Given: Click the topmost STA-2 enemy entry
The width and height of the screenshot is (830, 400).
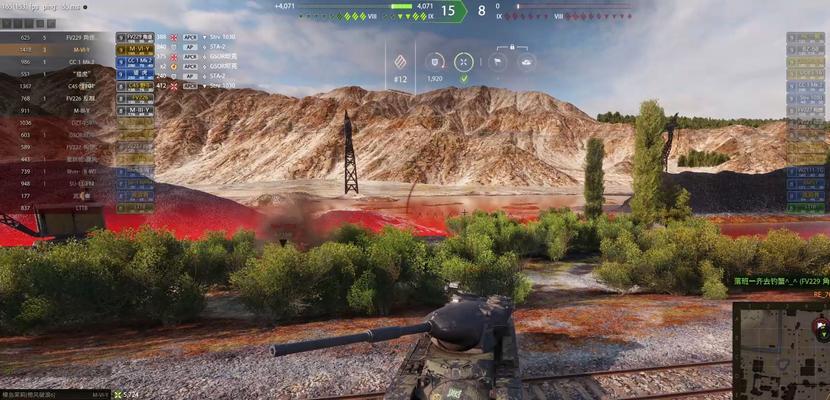Looking at the screenshot, I should pyautogui.click(x=222, y=49).
